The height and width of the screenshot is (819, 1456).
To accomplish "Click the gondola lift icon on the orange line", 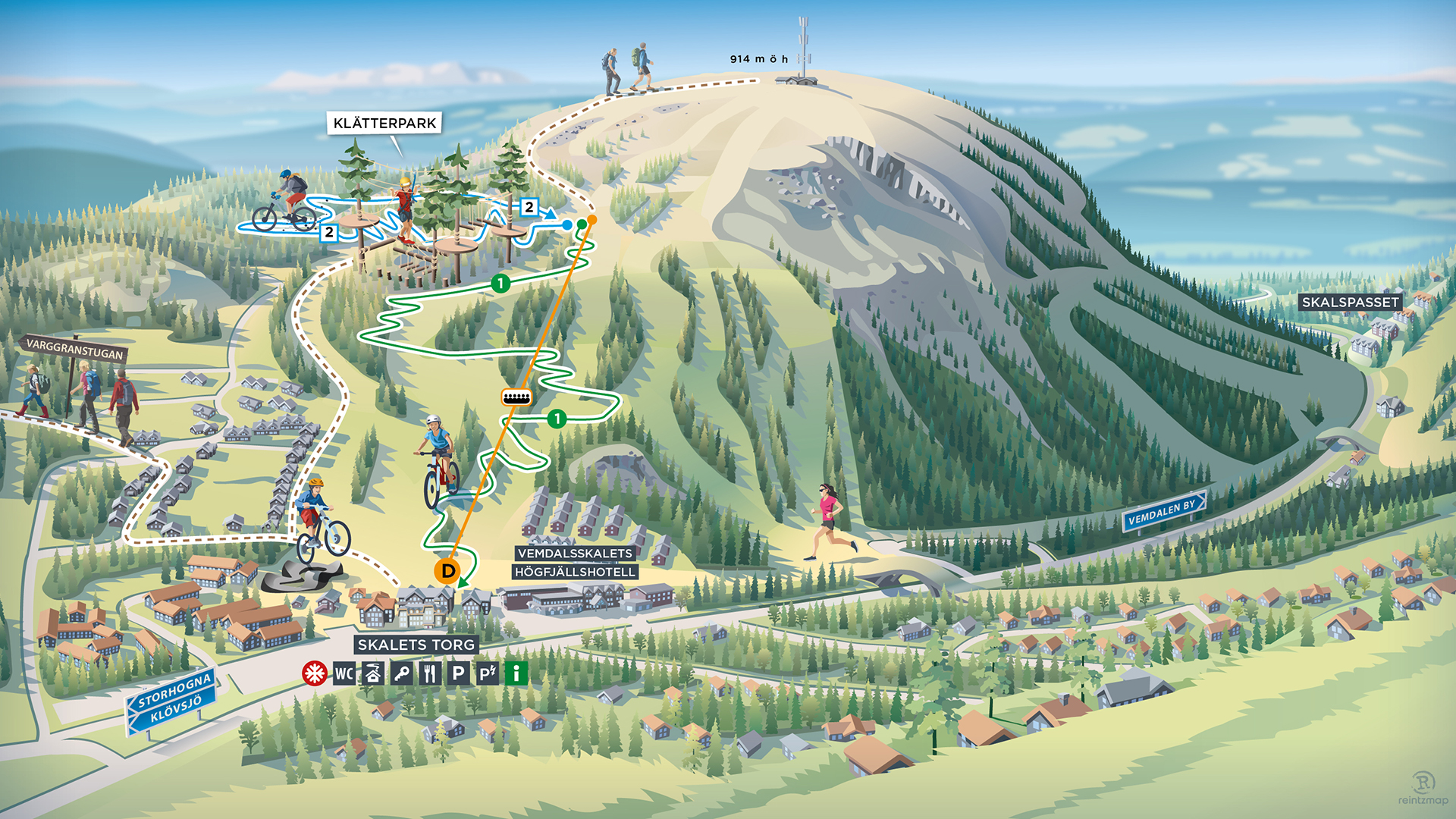I will [516, 397].
